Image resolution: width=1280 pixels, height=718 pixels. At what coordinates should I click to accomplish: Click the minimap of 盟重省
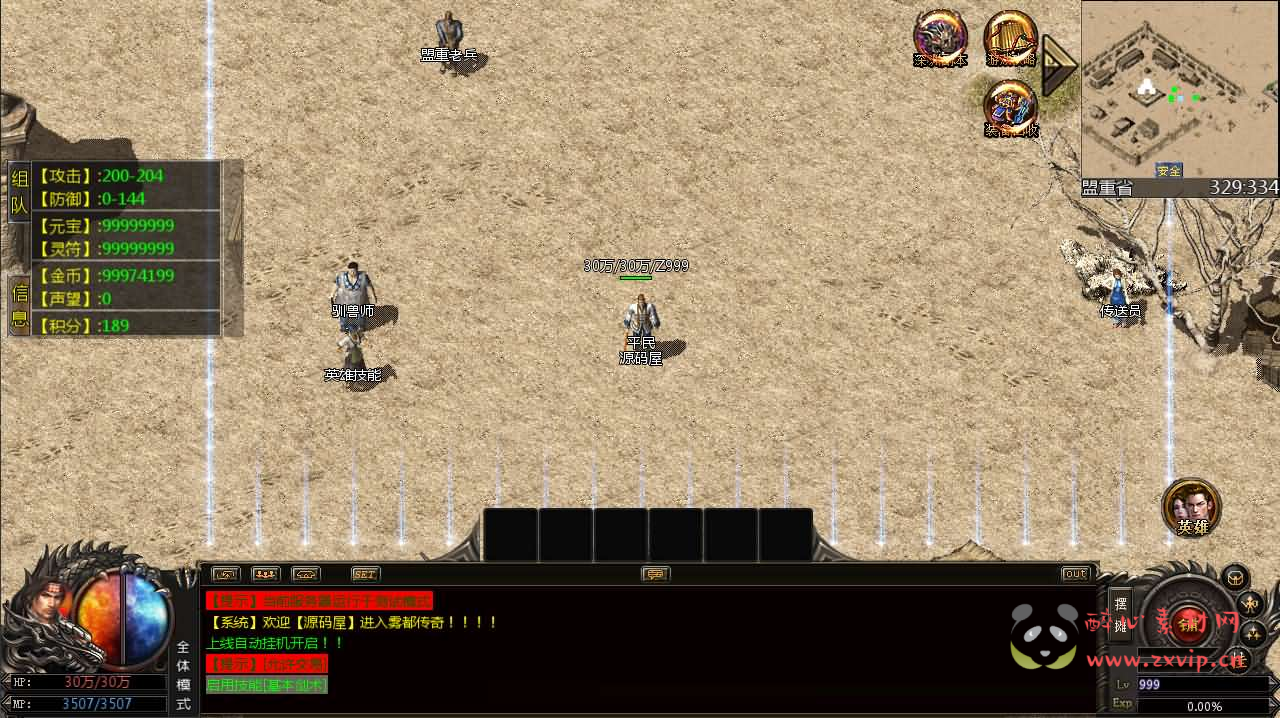[x=1179, y=90]
